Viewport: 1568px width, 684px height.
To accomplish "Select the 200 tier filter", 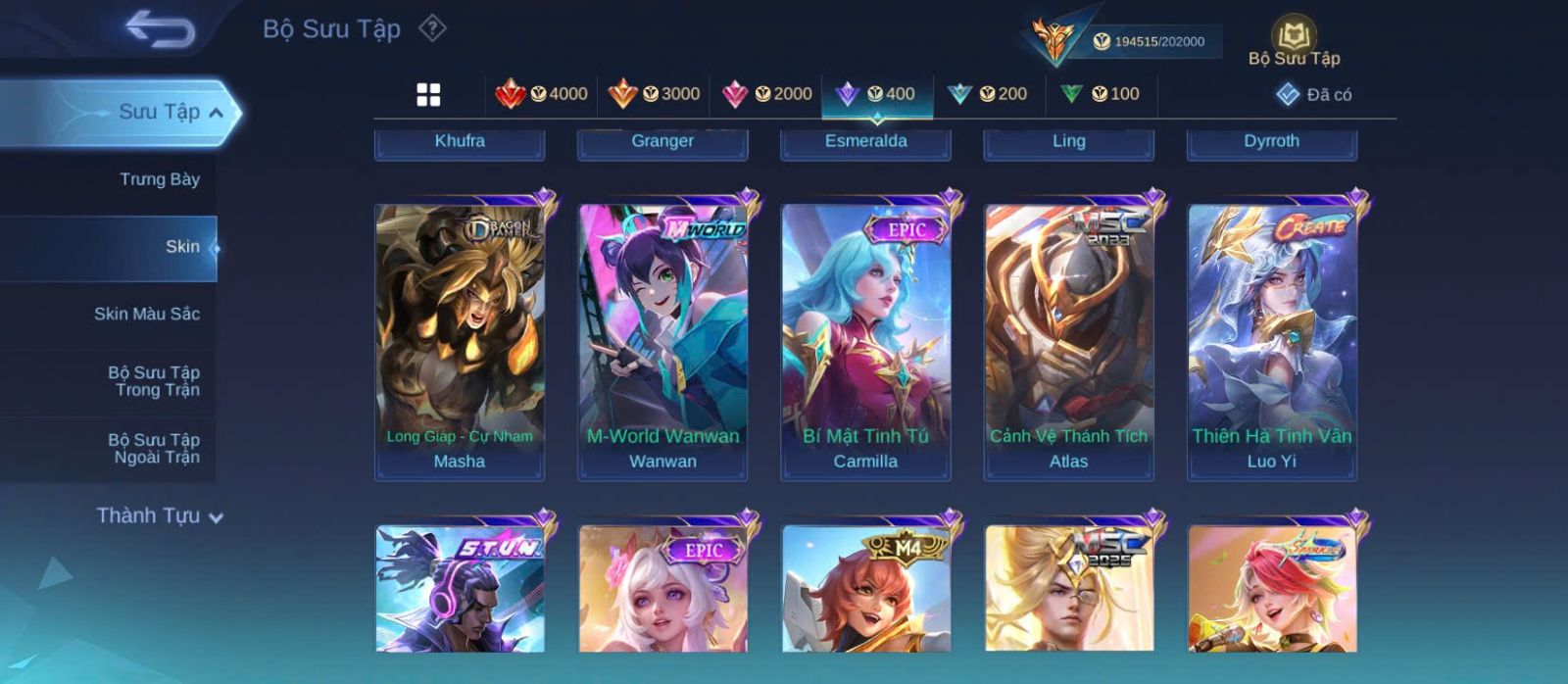I will pos(988,94).
